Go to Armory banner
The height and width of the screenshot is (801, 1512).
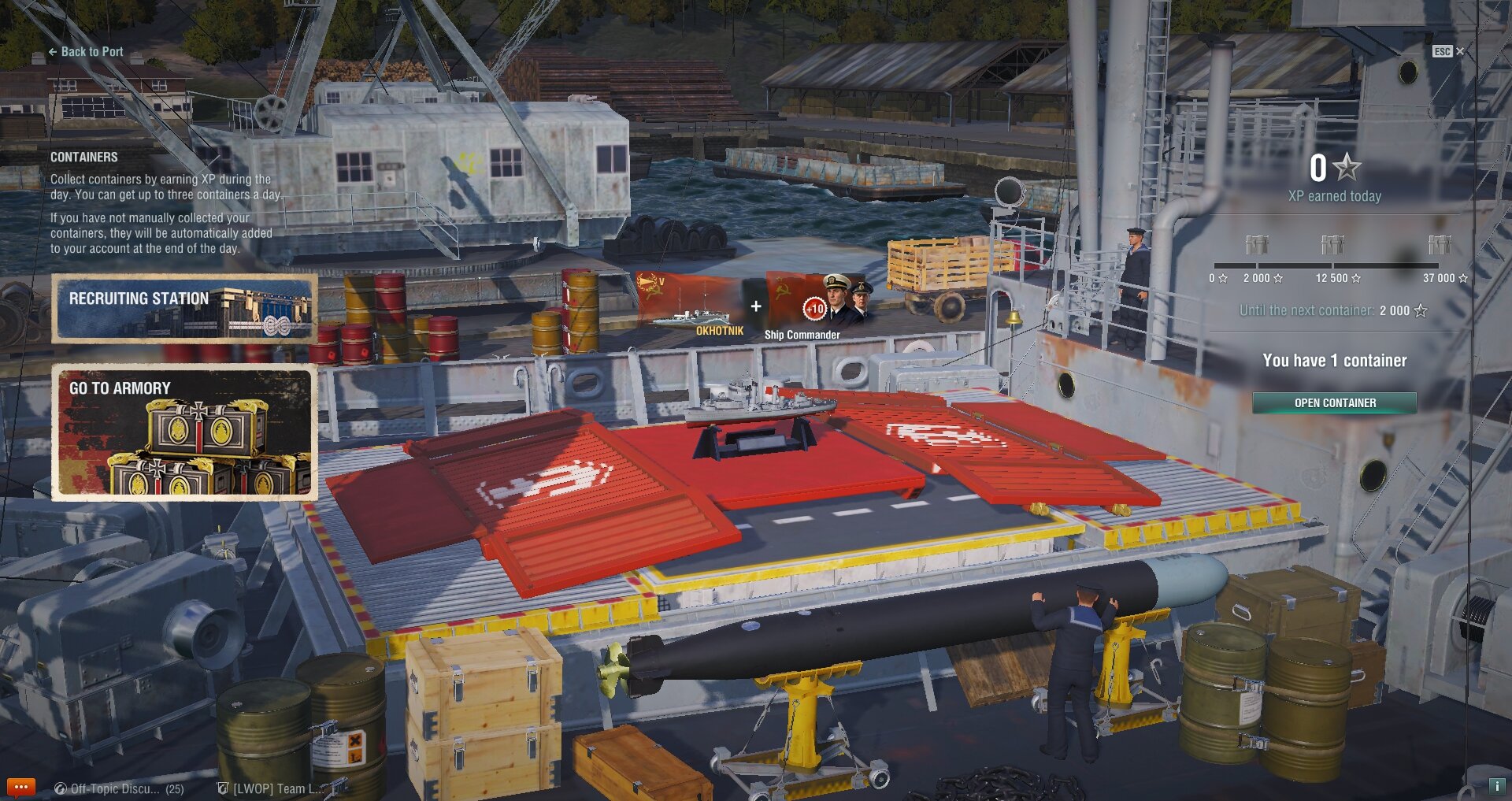(184, 432)
